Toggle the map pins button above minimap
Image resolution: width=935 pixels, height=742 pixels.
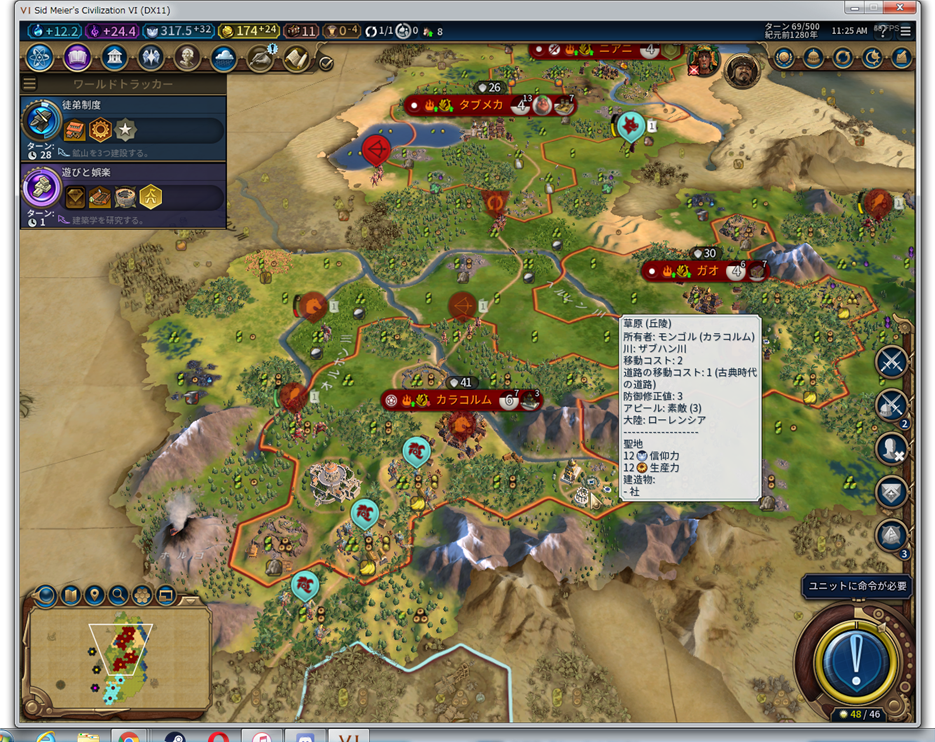(94, 596)
